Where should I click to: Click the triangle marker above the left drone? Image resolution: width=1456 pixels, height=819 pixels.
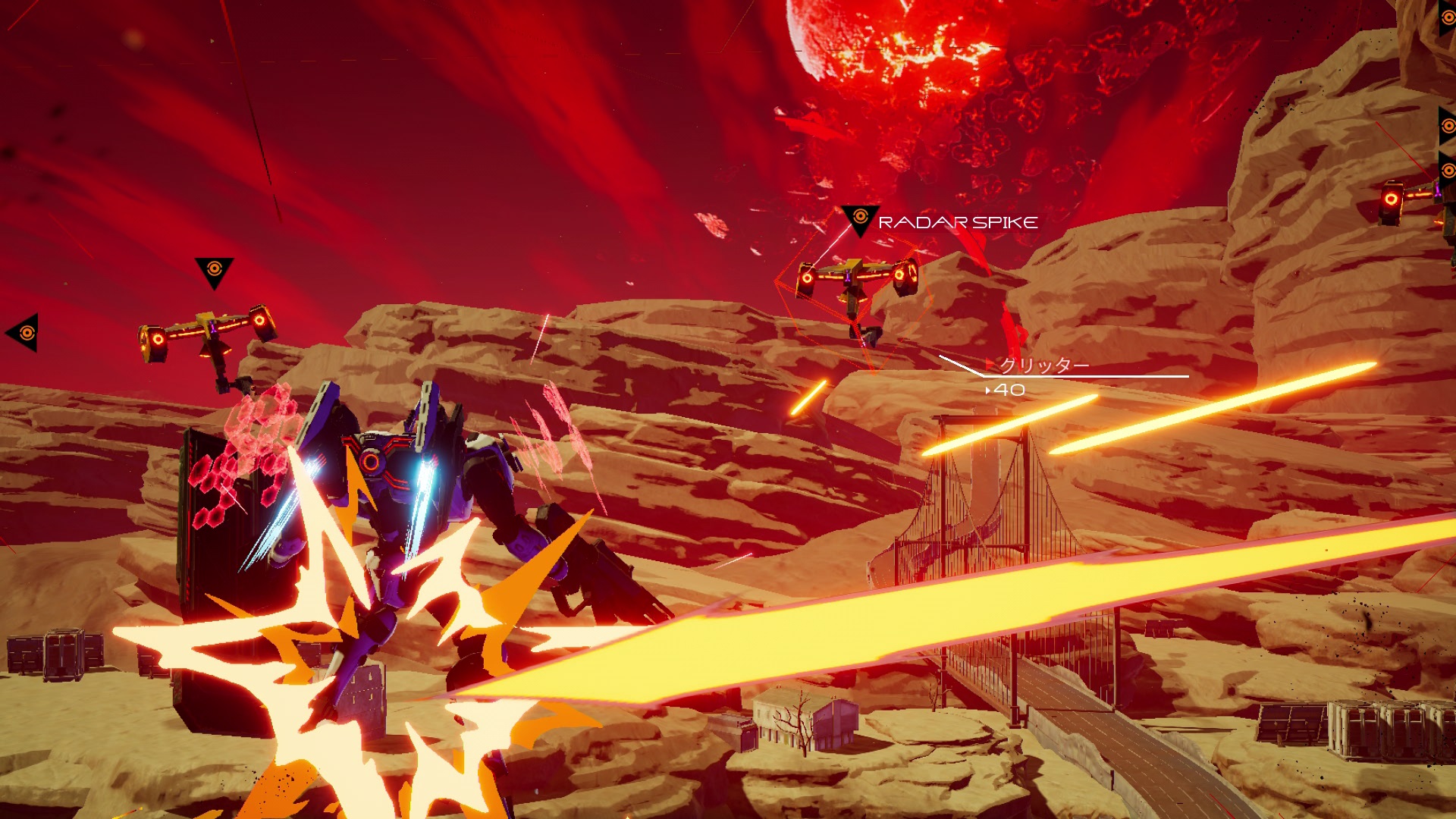tap(214, 271)
